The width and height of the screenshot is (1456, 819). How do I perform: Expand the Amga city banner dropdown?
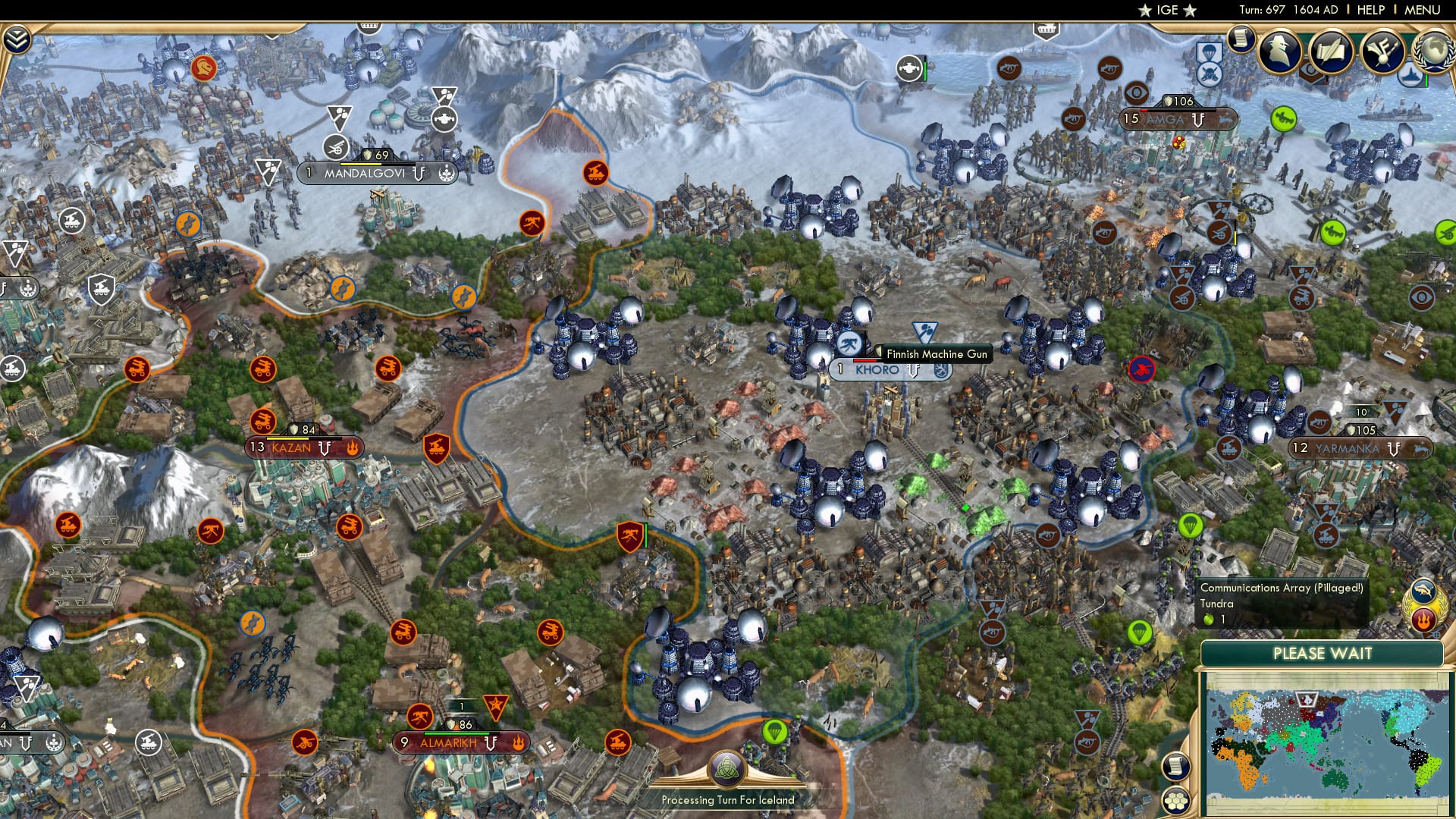[1197, 118]
